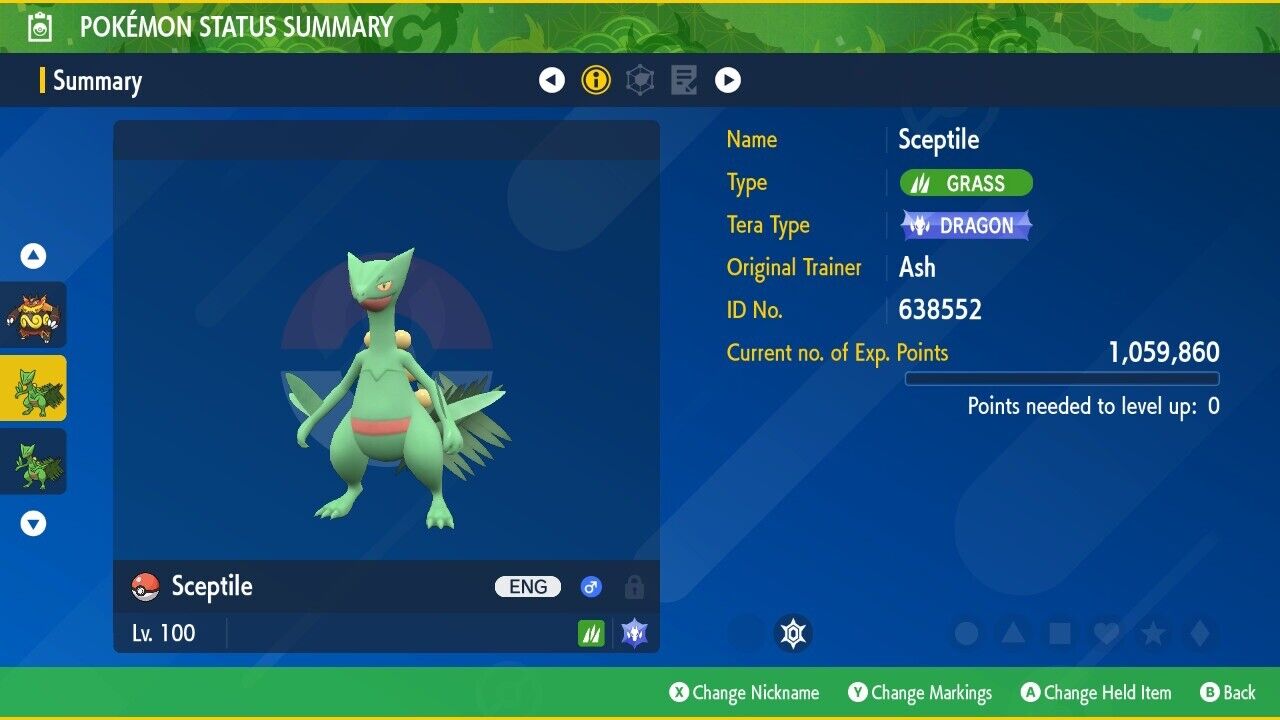Toggle the triangle marking

1013,633
